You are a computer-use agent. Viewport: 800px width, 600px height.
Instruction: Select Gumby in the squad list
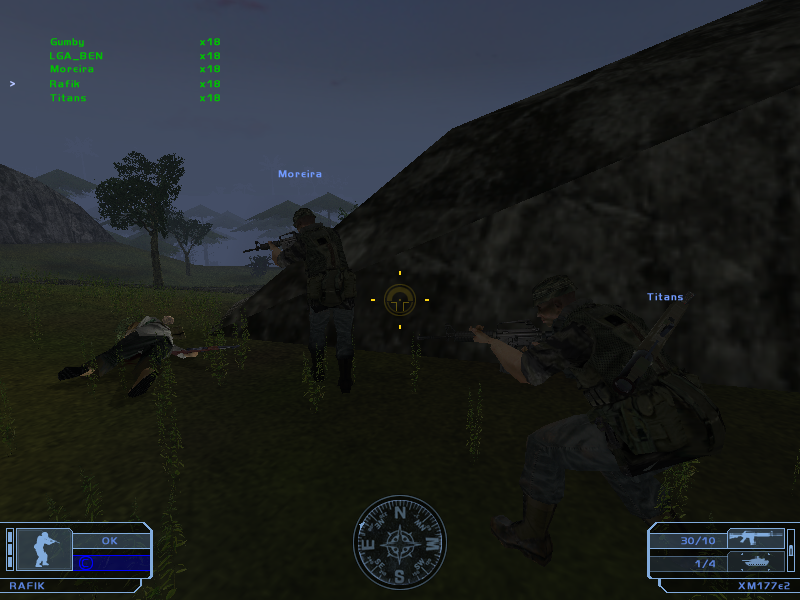(67, 42)
